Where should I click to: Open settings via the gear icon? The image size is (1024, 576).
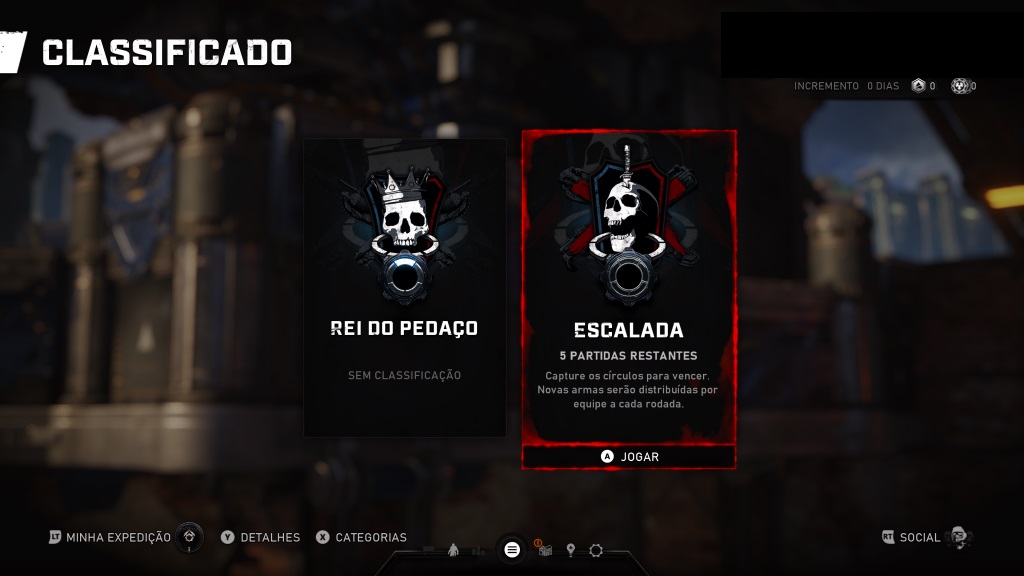coord(596,550)
